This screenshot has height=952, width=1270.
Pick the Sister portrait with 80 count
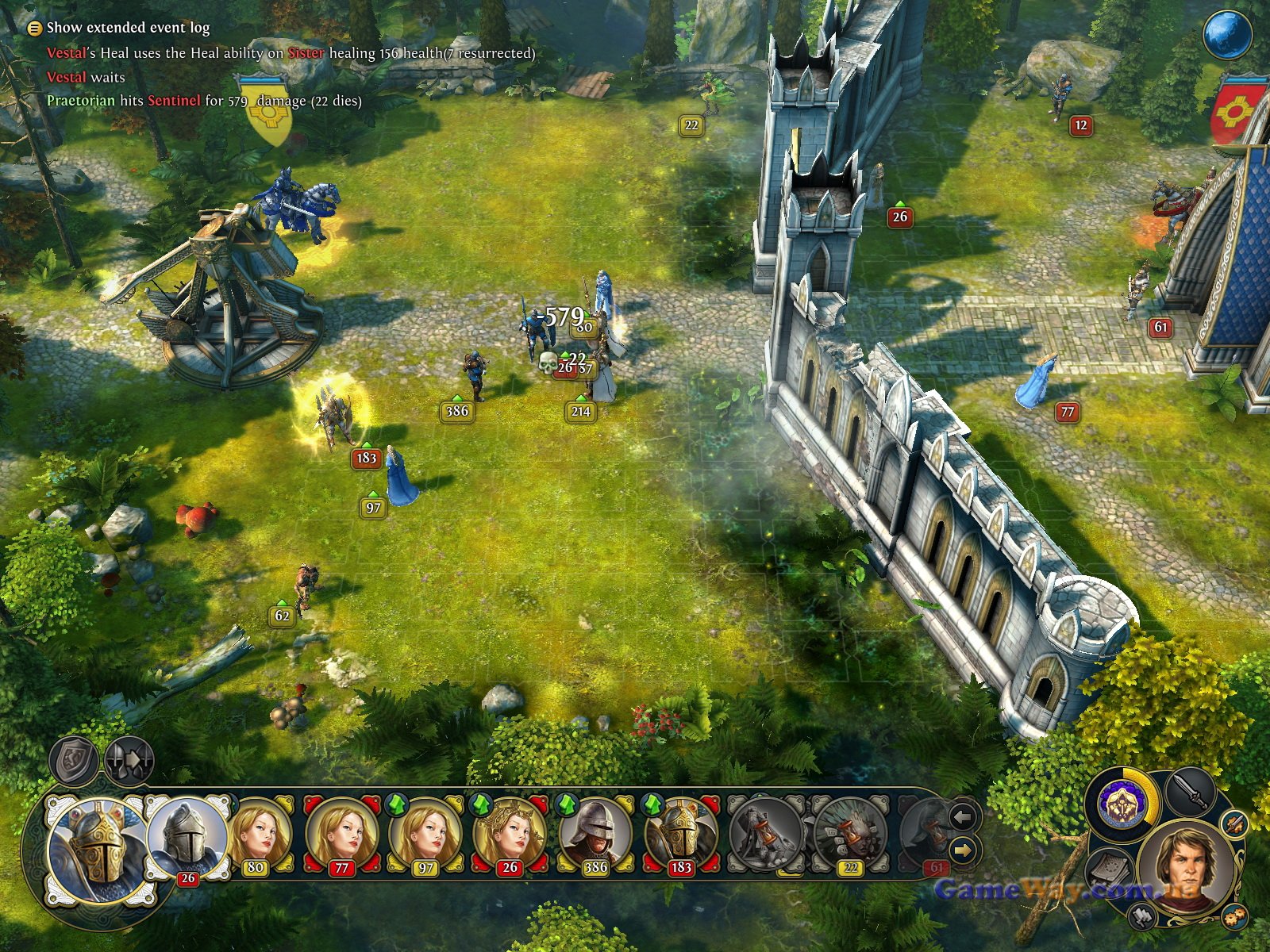tap(259, 833)
